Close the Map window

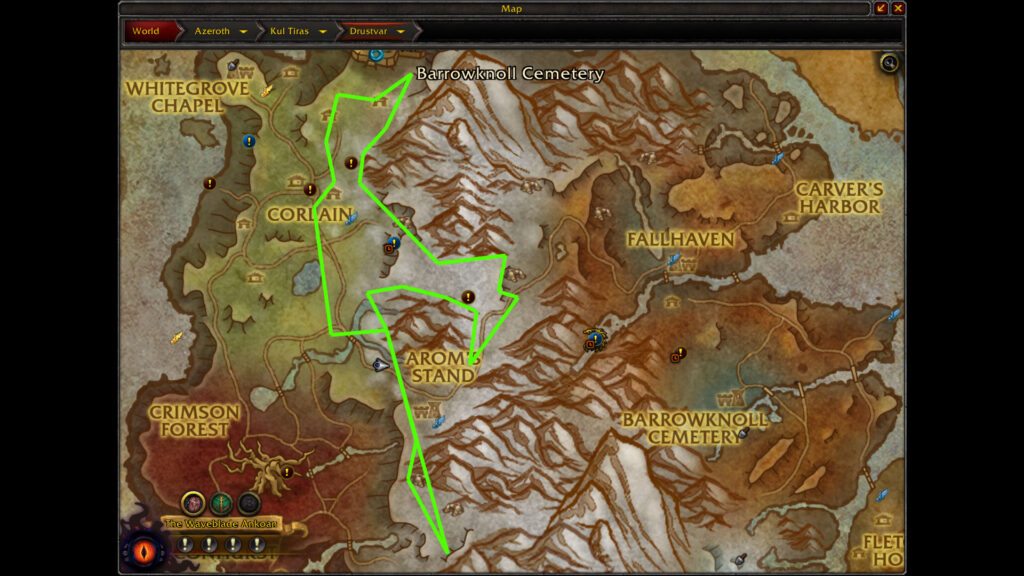click(898, 9)
